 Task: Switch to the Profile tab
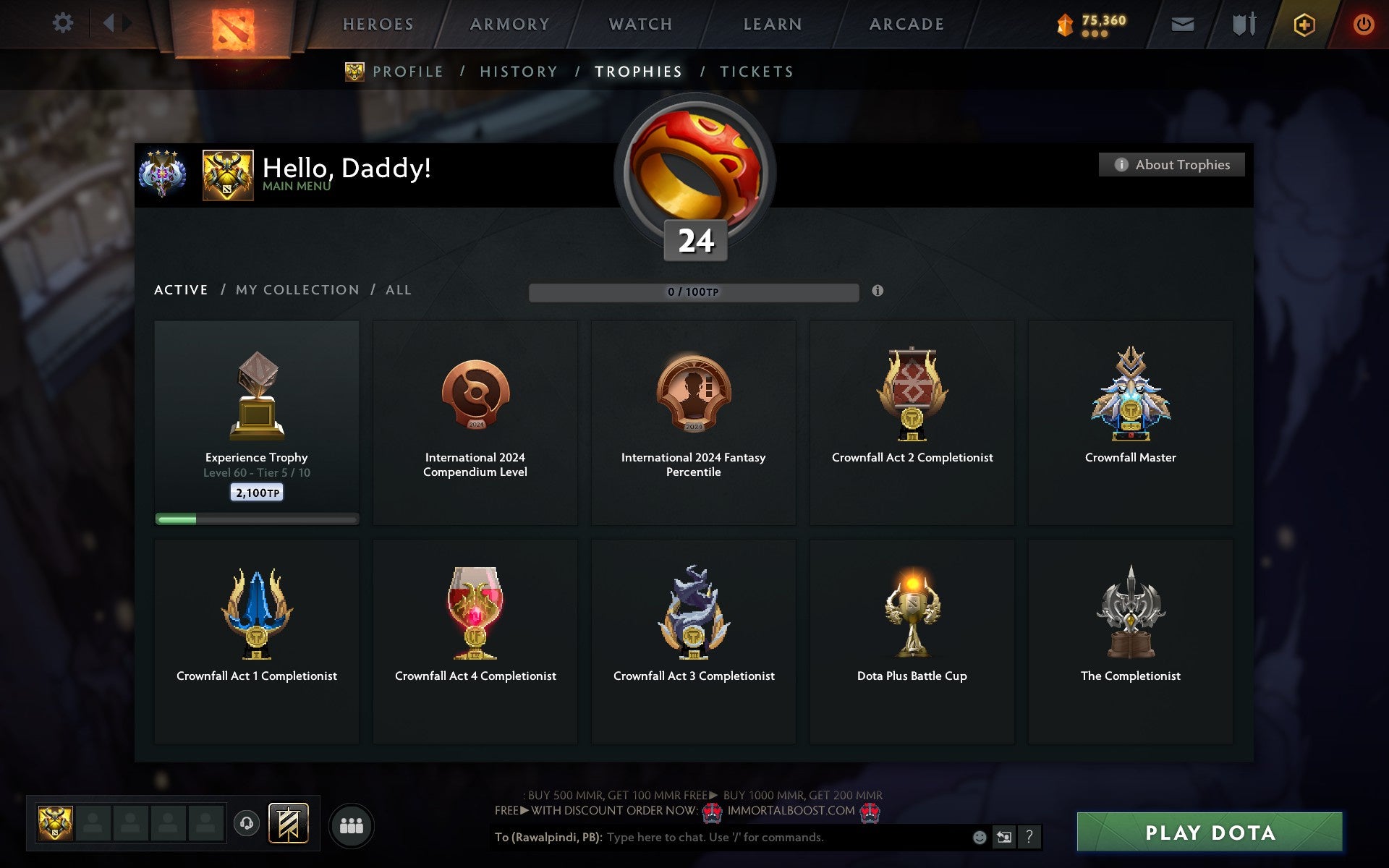click(x=407, y=71)
